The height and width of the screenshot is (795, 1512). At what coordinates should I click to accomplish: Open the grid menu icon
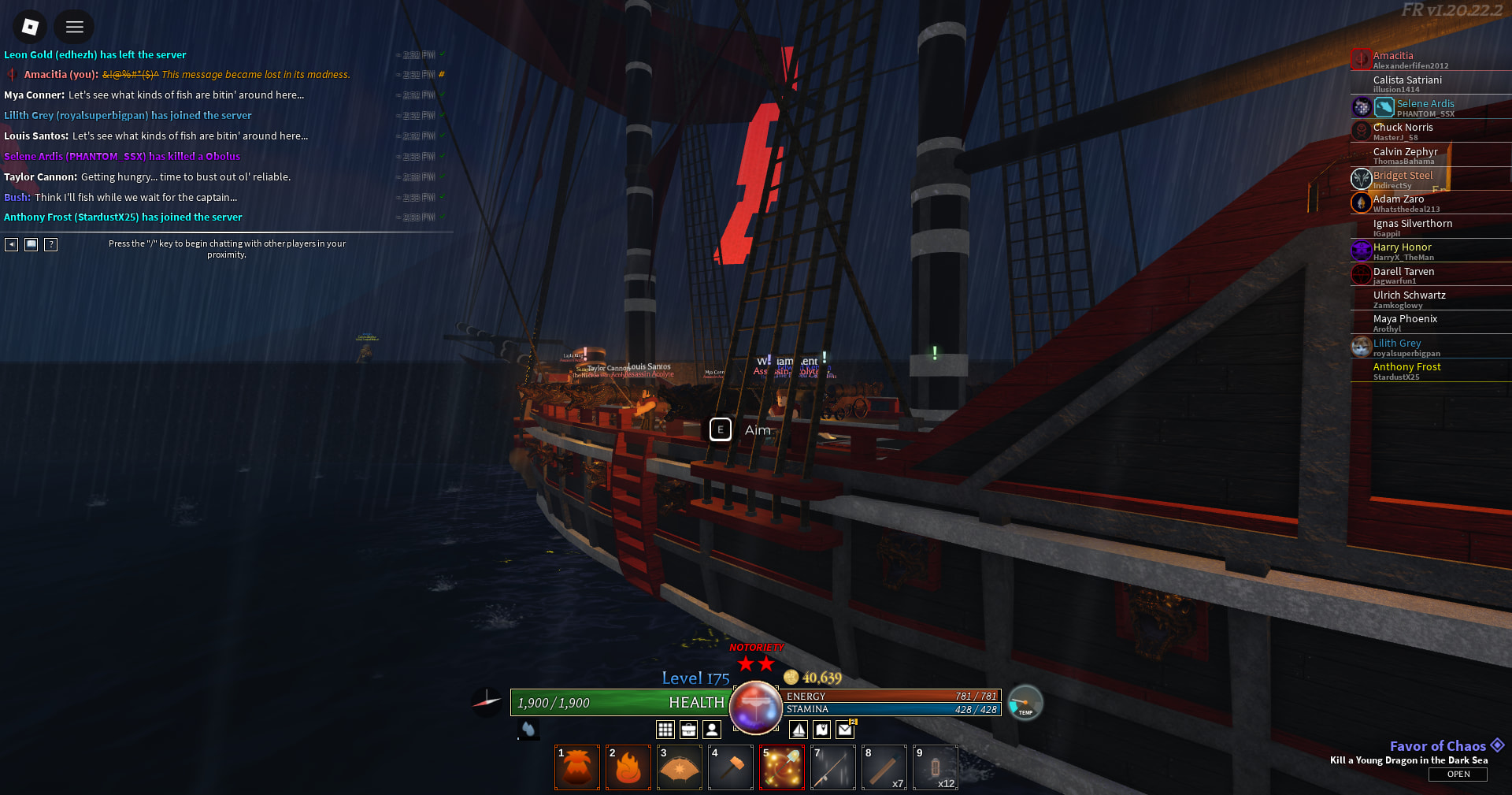665,730
